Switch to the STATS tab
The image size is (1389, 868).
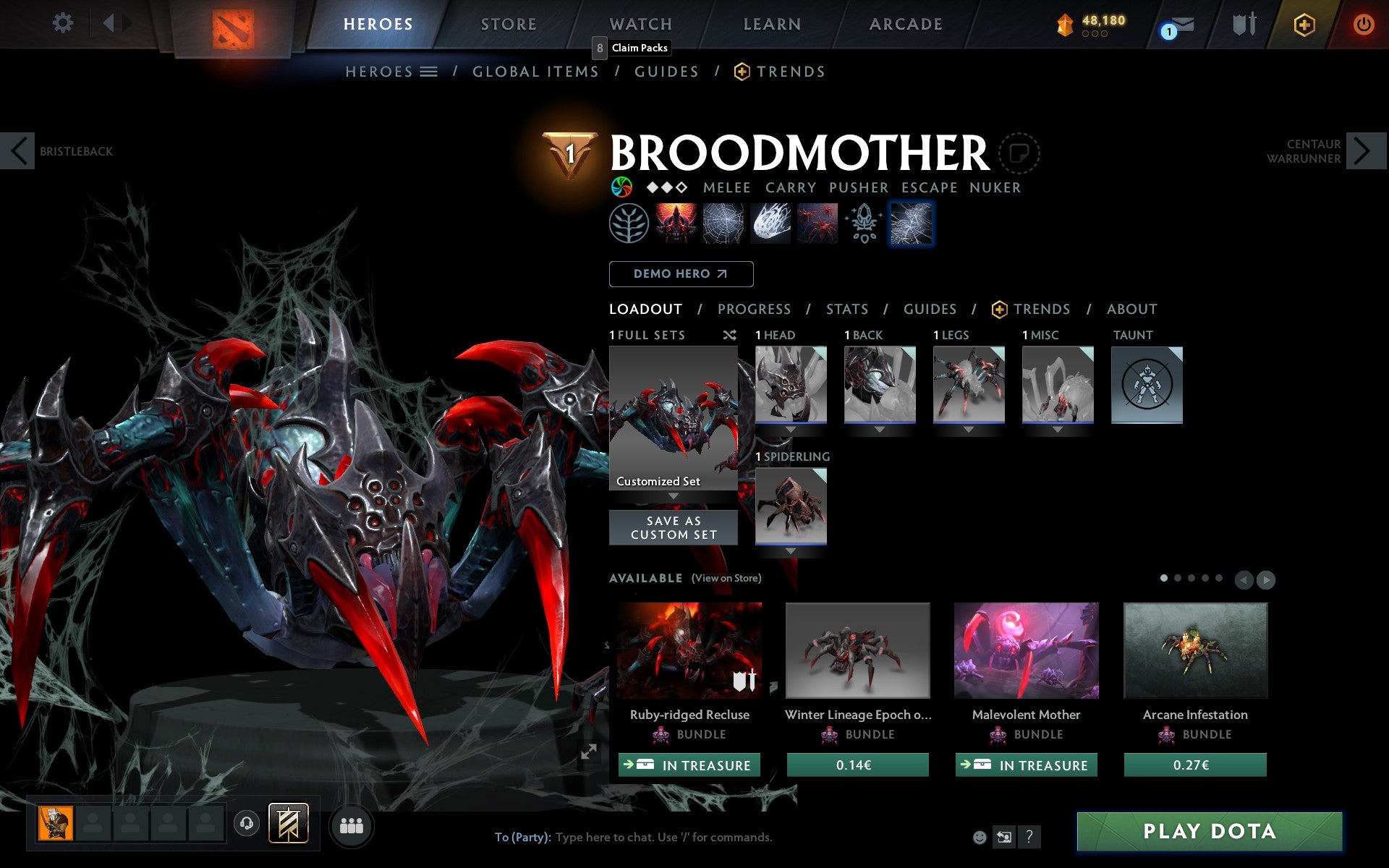tap(846, 309)
